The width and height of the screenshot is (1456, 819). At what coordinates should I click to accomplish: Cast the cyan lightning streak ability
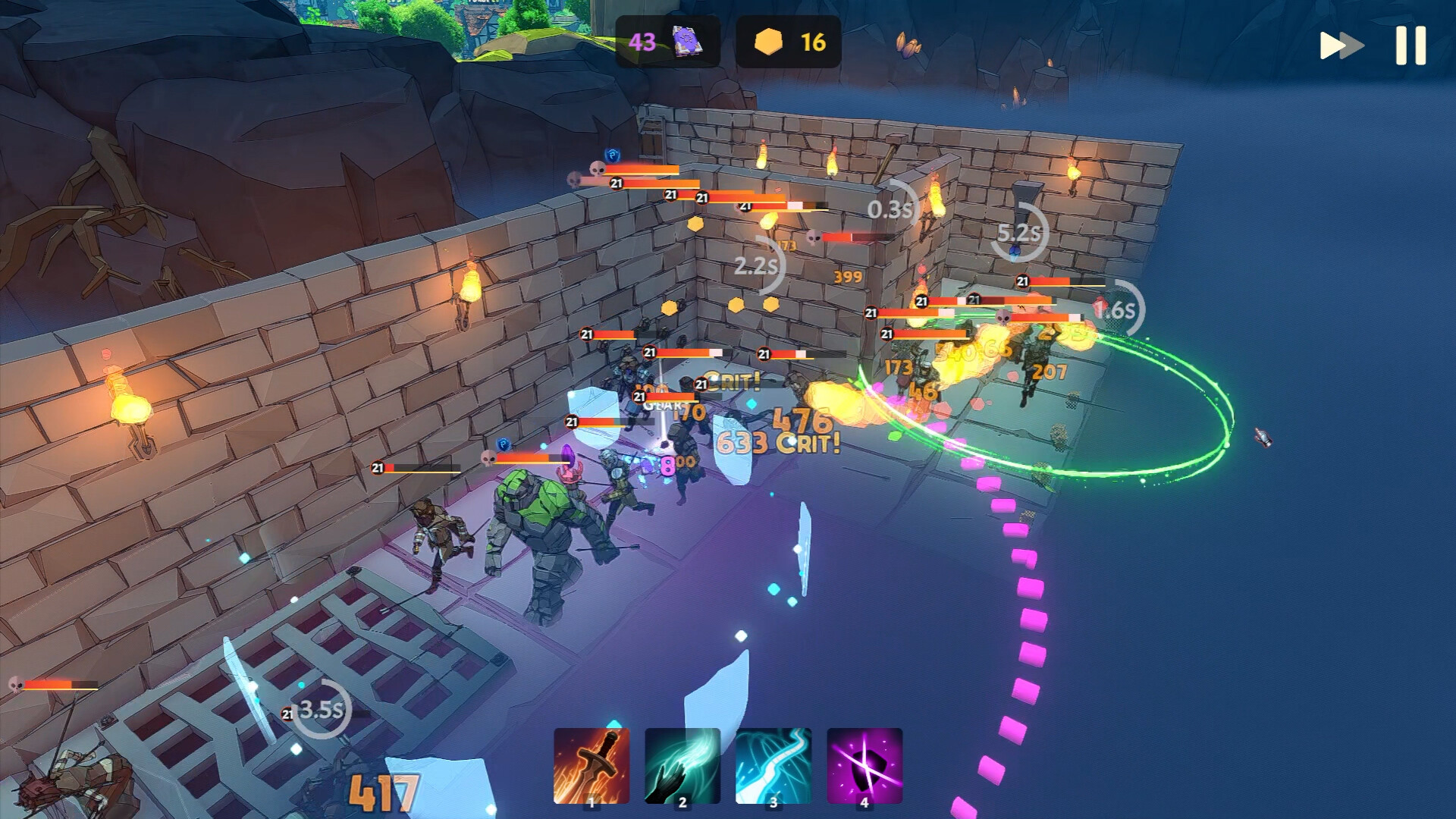pos(773,766)
